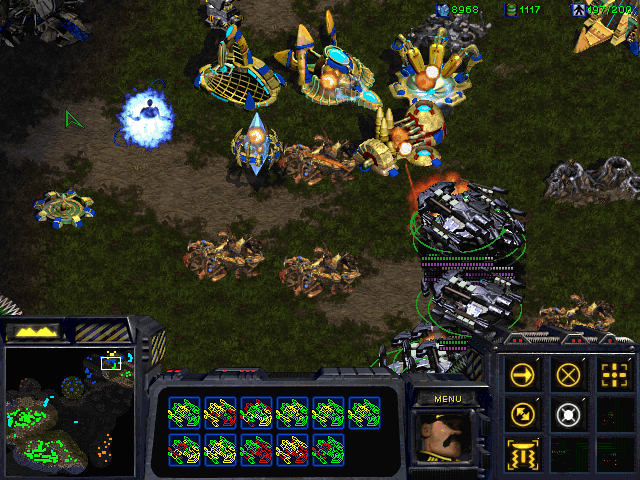
Task: Activate the Hold Position command
Action: 569,412
